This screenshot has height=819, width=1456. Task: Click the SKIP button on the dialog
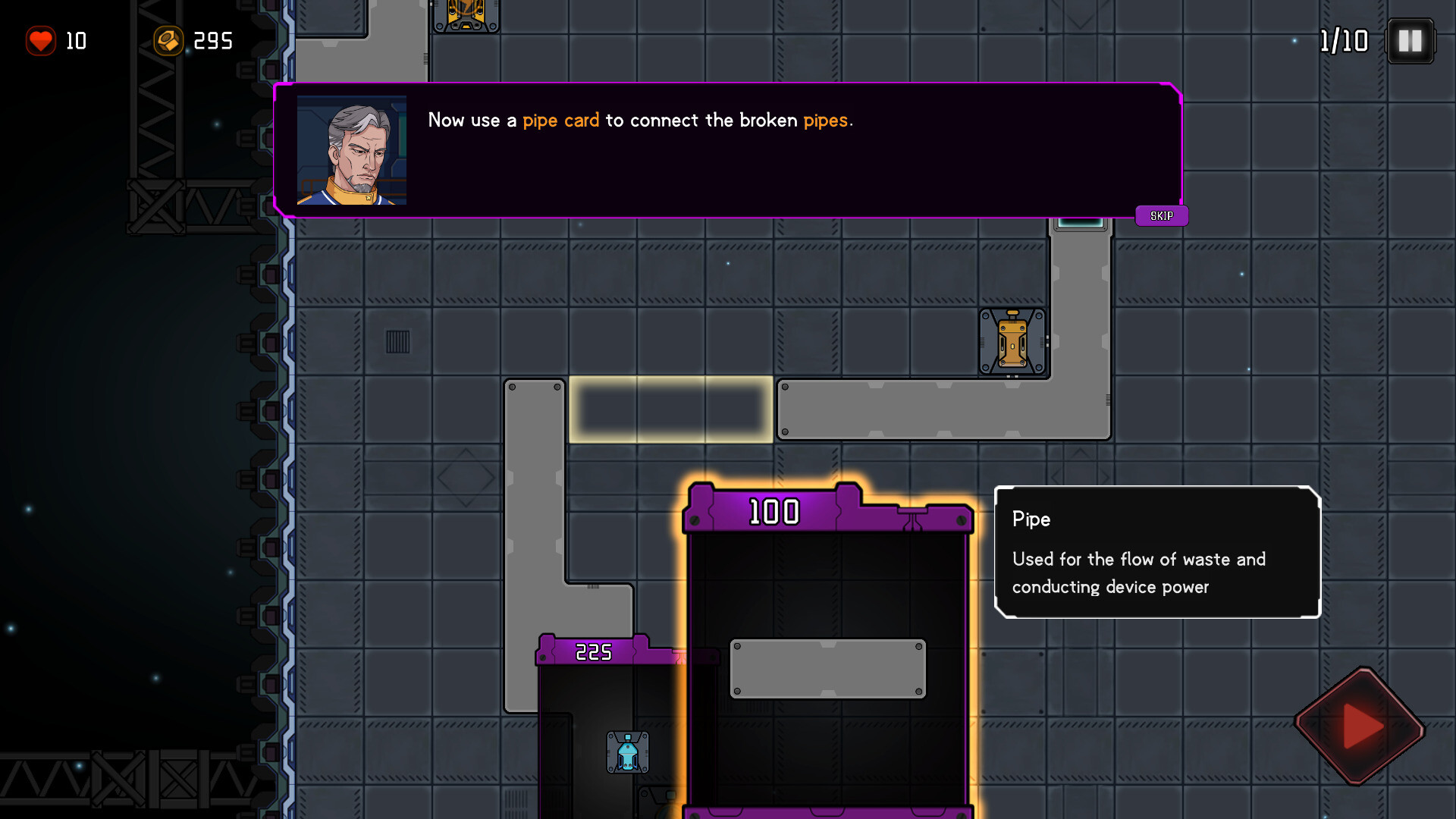click(1161, 215)
